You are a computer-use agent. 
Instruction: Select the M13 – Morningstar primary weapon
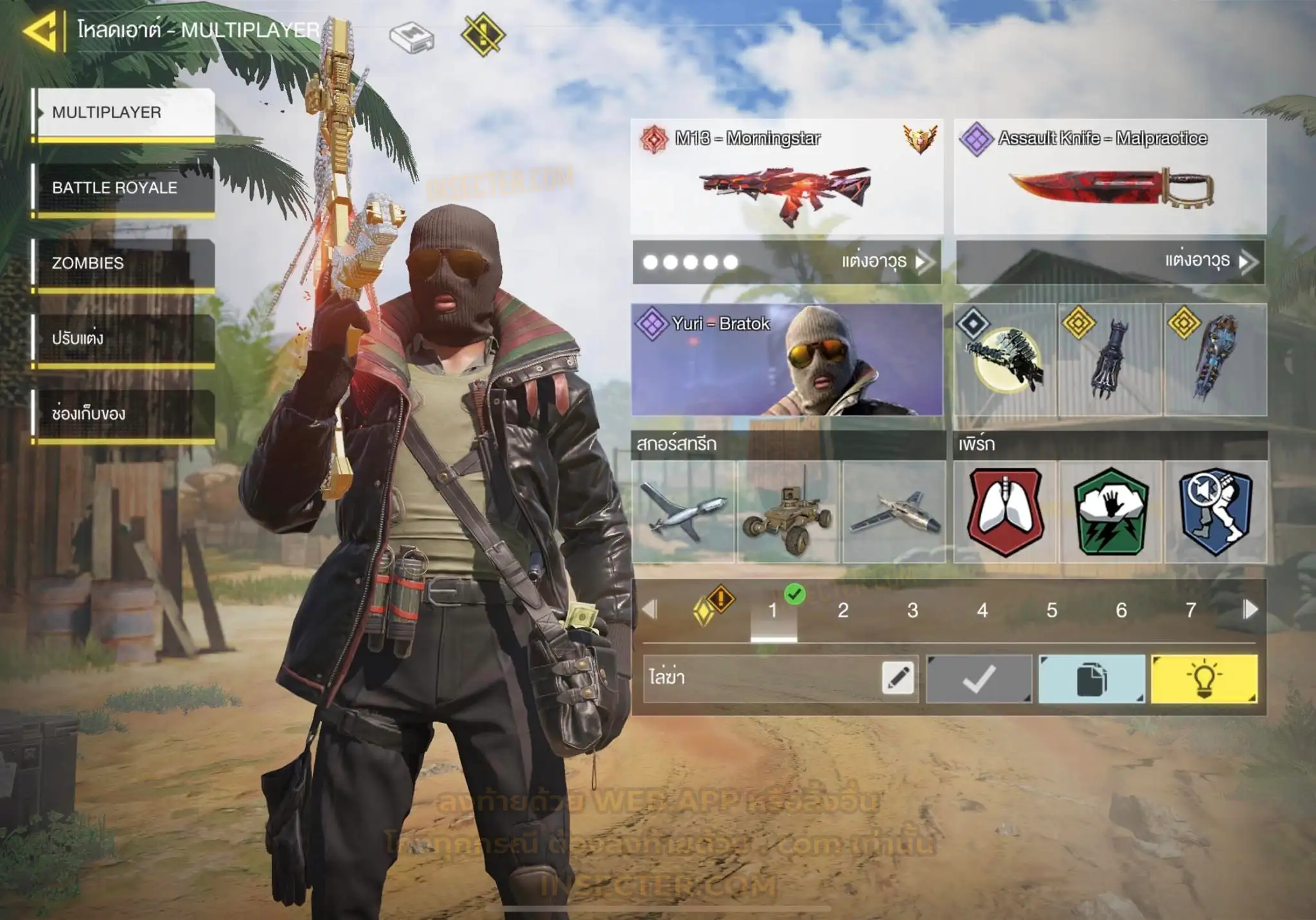[x=787, y=177]
